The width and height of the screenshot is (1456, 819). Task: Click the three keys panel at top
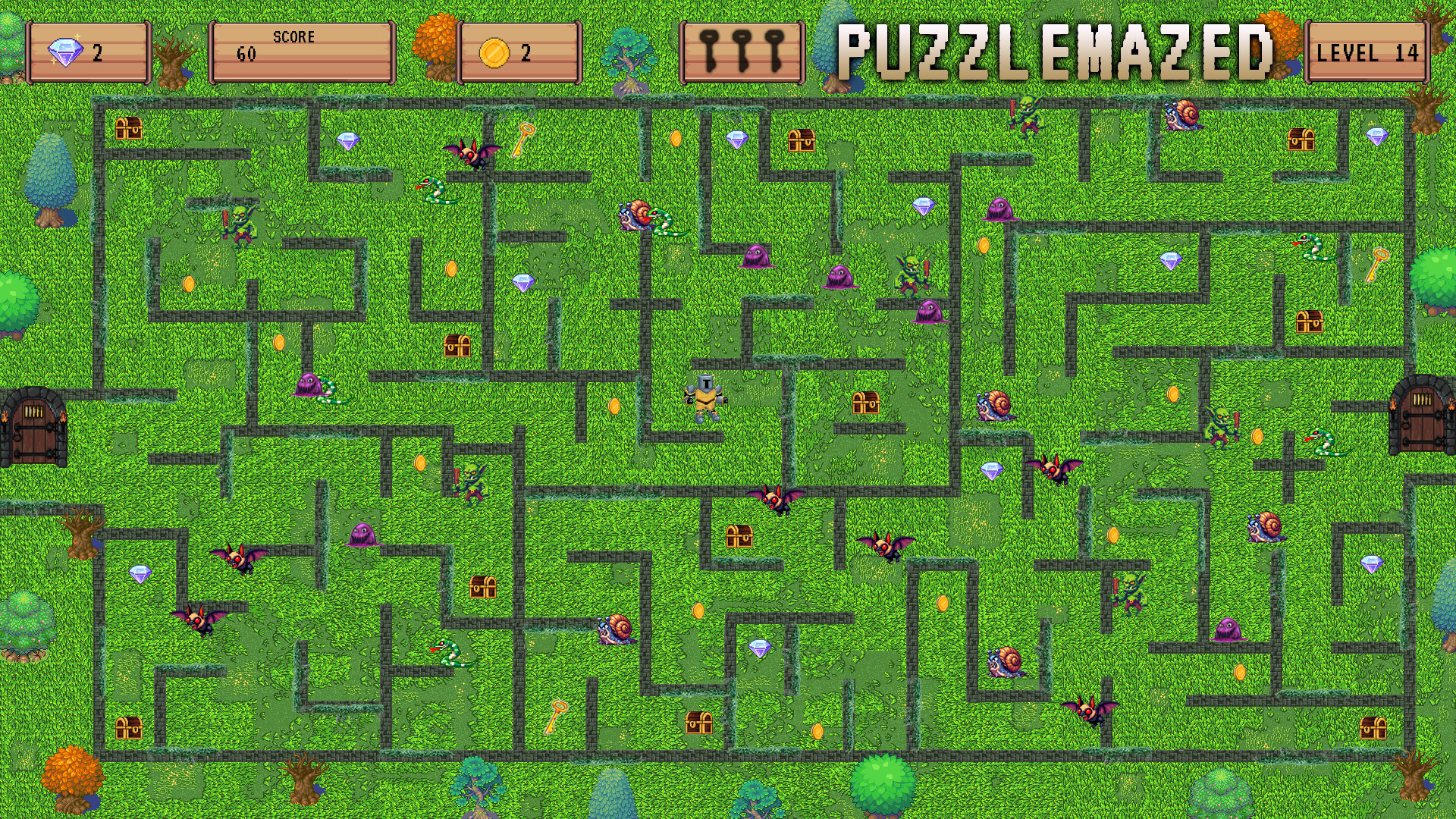click(739, 53)
